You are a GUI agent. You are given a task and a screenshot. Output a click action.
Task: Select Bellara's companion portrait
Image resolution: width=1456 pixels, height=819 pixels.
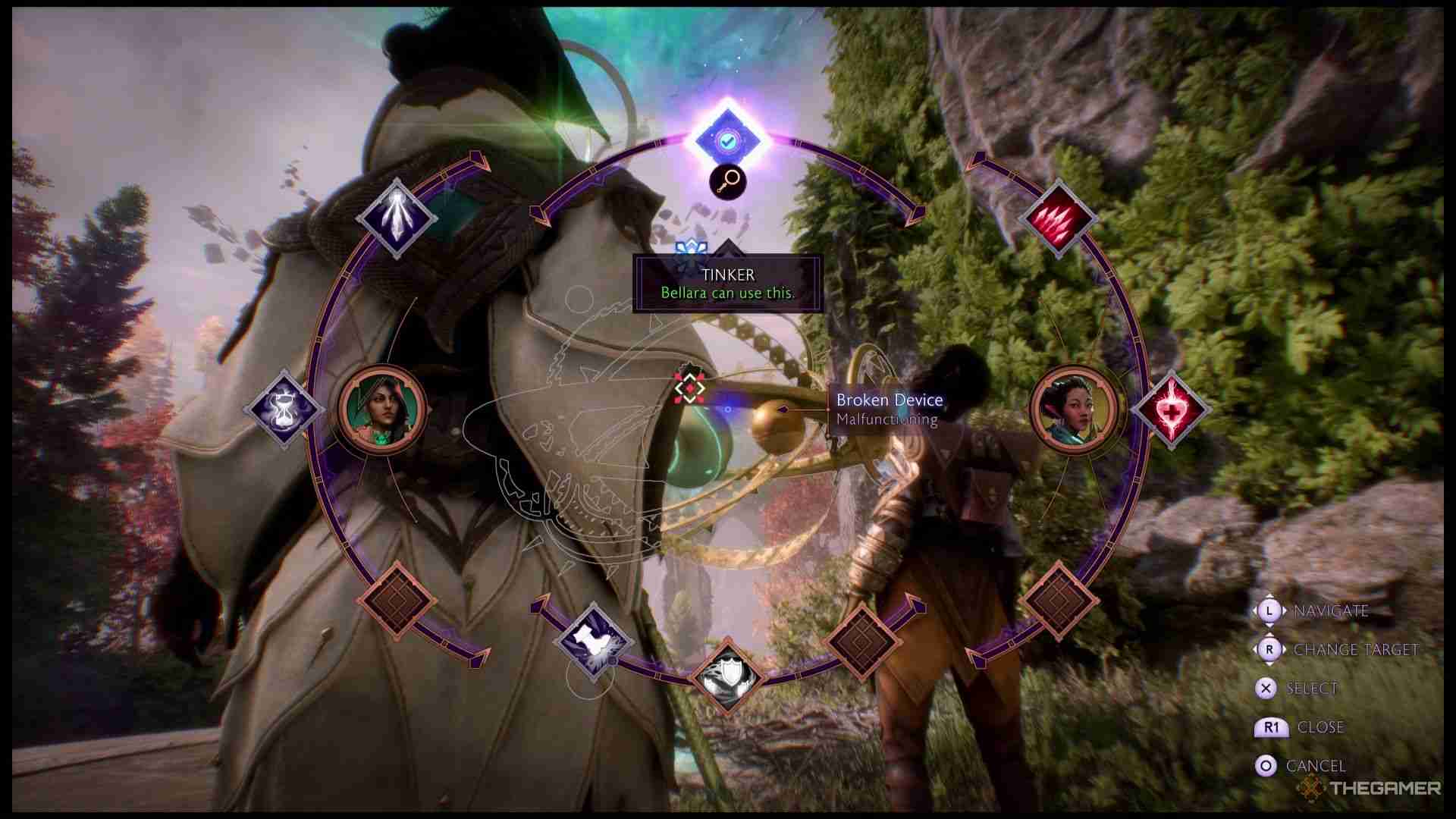1074,410
